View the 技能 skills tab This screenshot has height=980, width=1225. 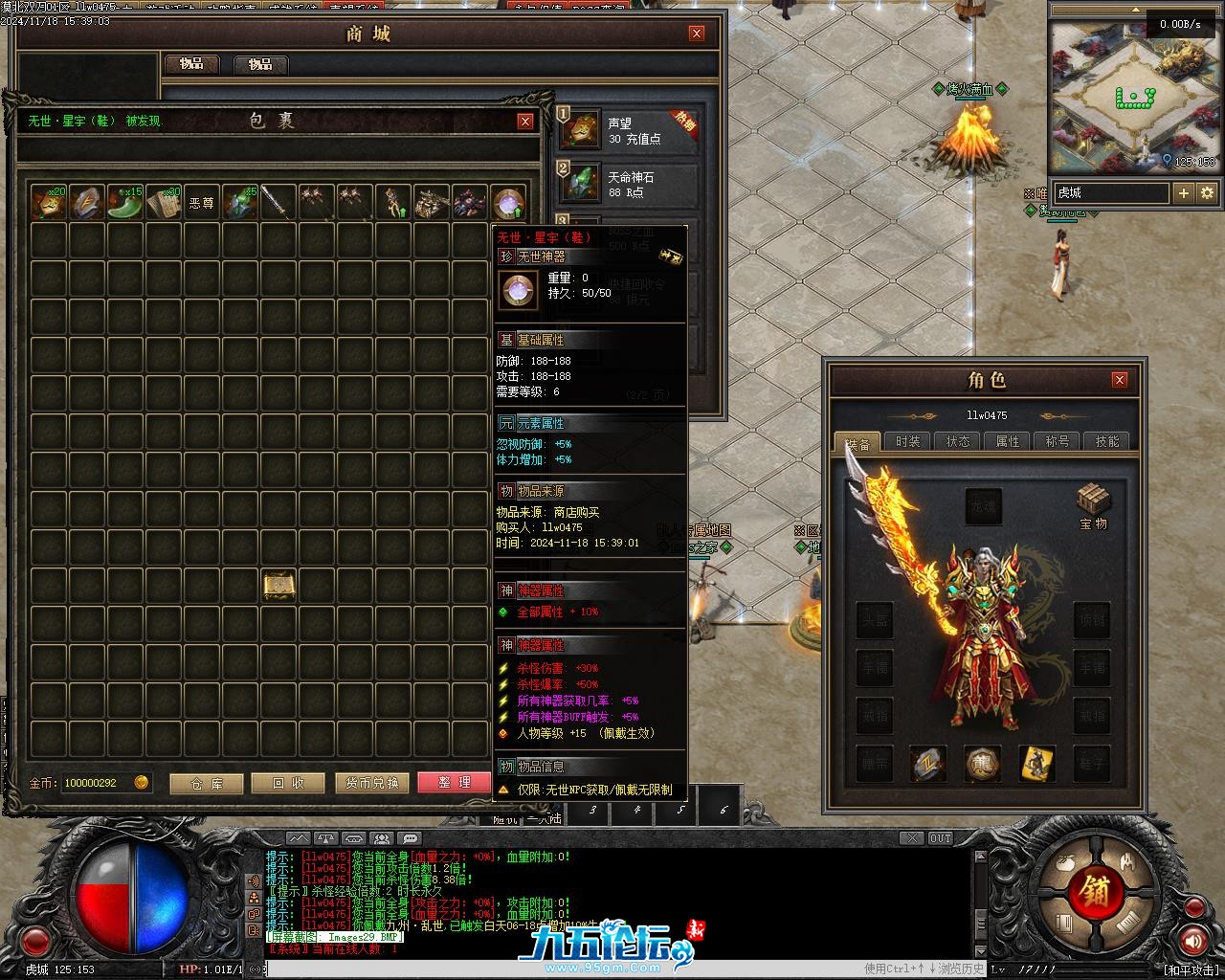(x=1106, y=442)
